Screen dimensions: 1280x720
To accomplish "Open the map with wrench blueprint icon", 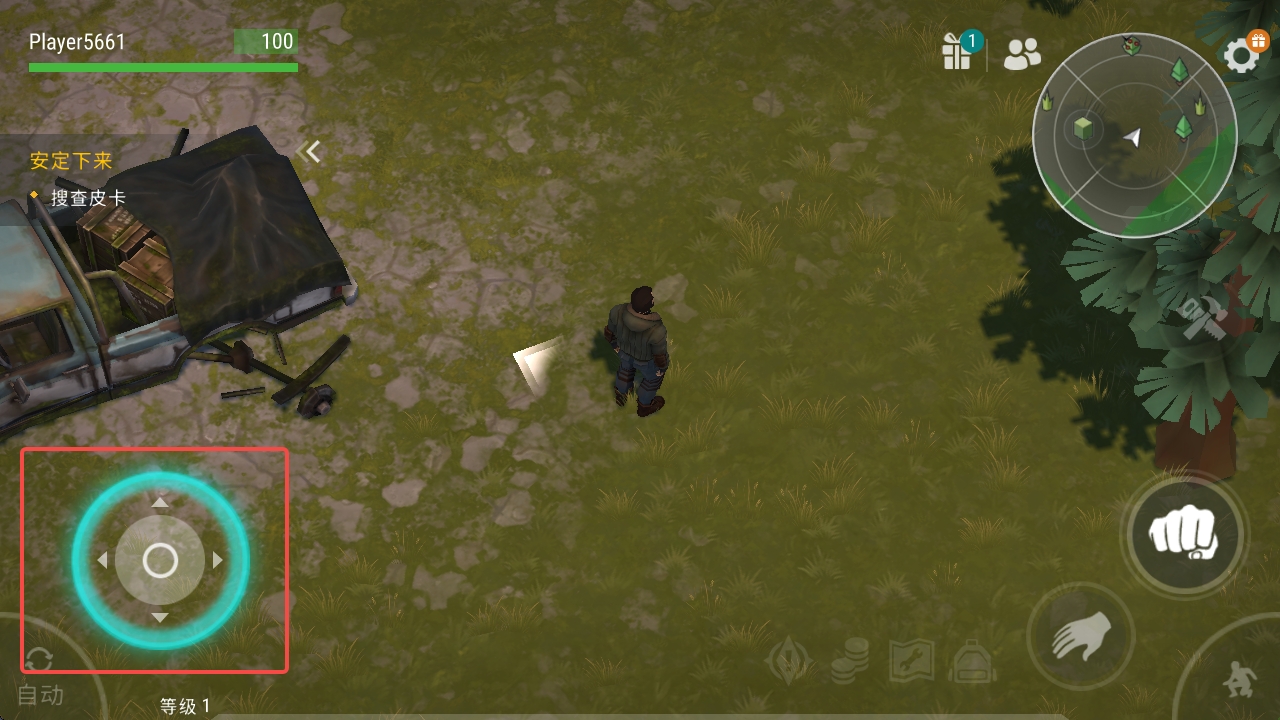I will pos(910,661).
